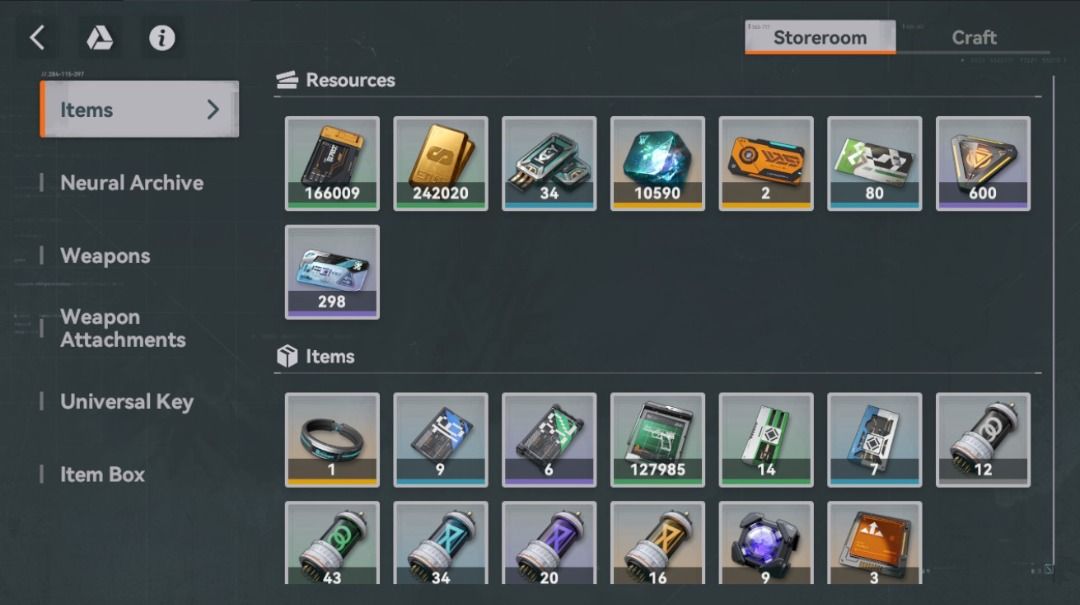Viewport: 1080px width, 605px height.
Task: Open the Neural Archive category
Action: coord(131,183)
